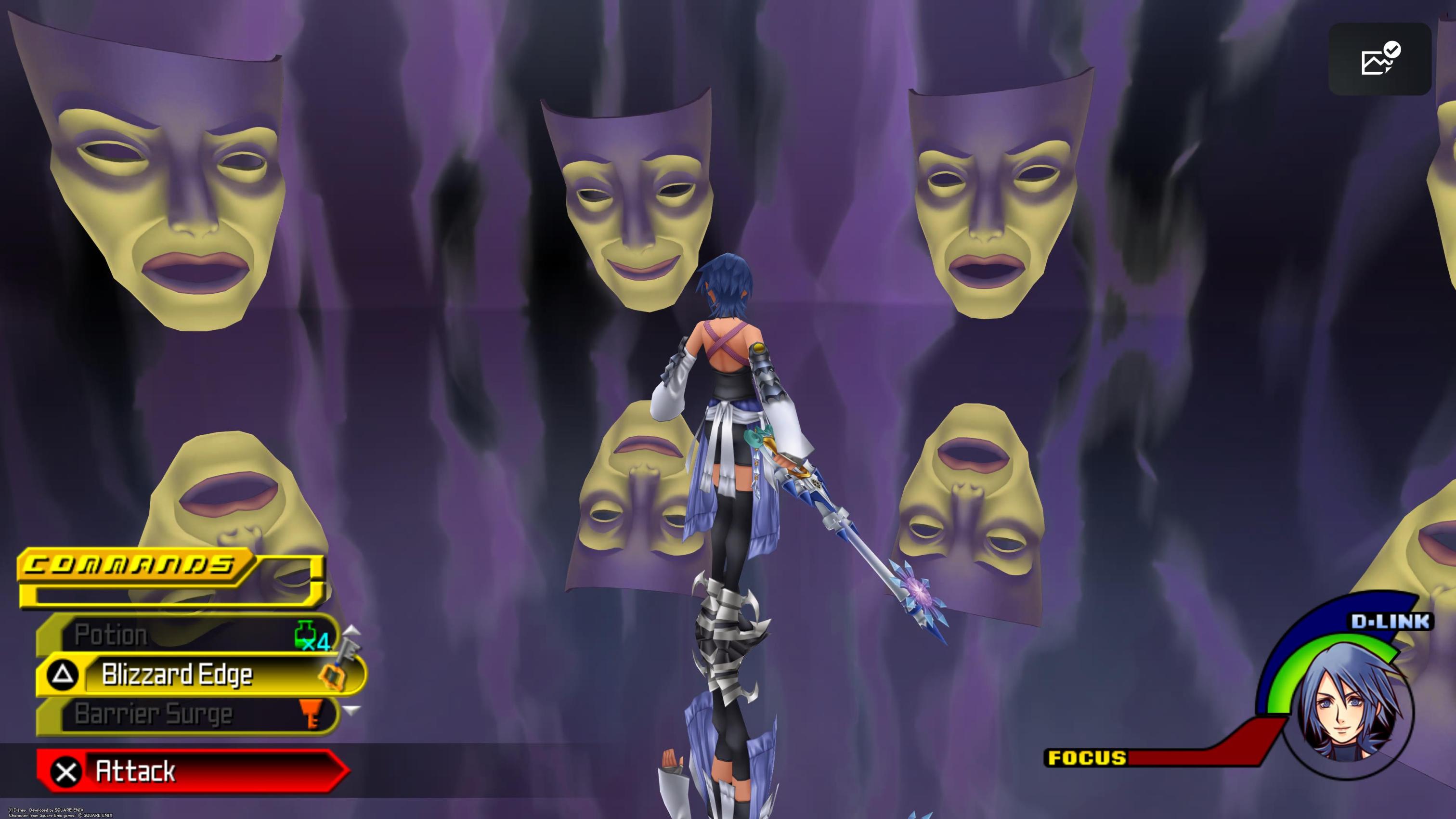
Task: Select the Potion command
Action: point(186,635)
